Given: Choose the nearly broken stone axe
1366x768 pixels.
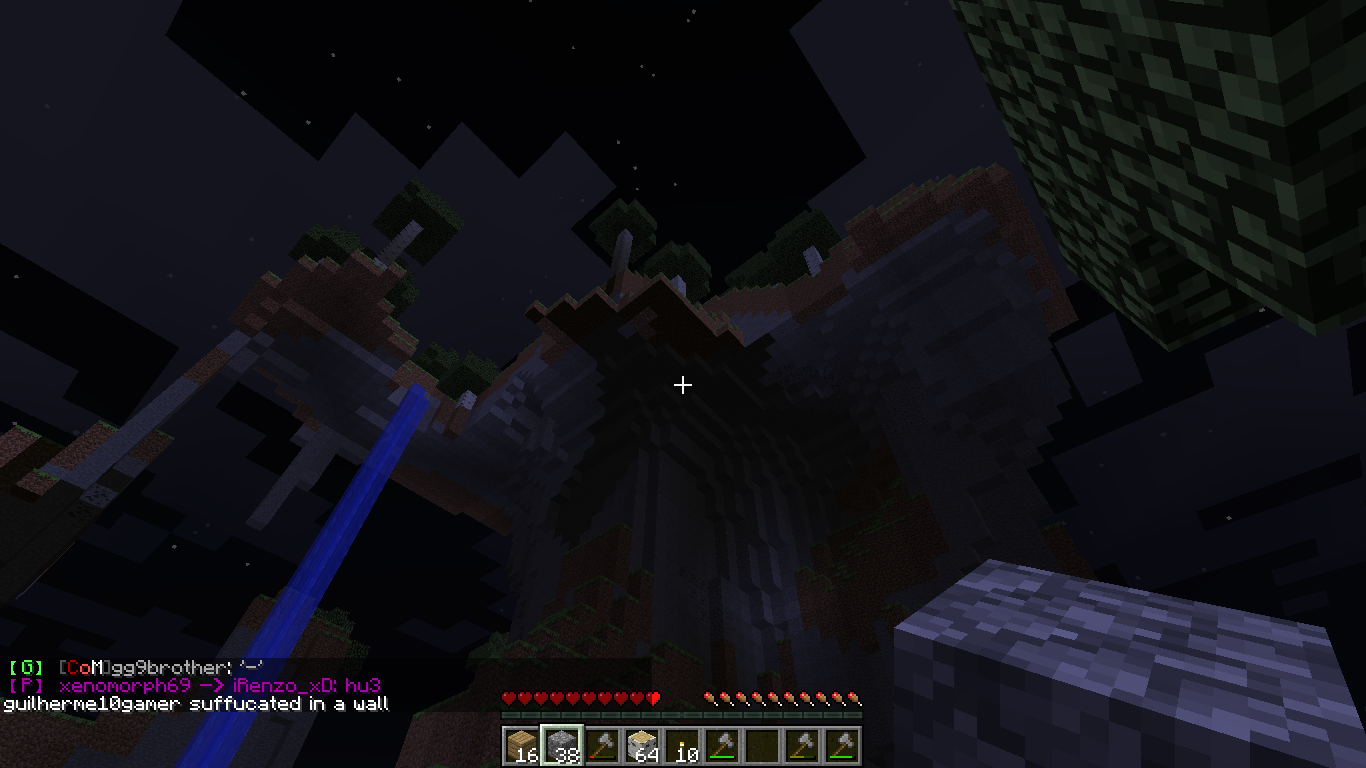Looking at the screenshot, I should [602, 745].
